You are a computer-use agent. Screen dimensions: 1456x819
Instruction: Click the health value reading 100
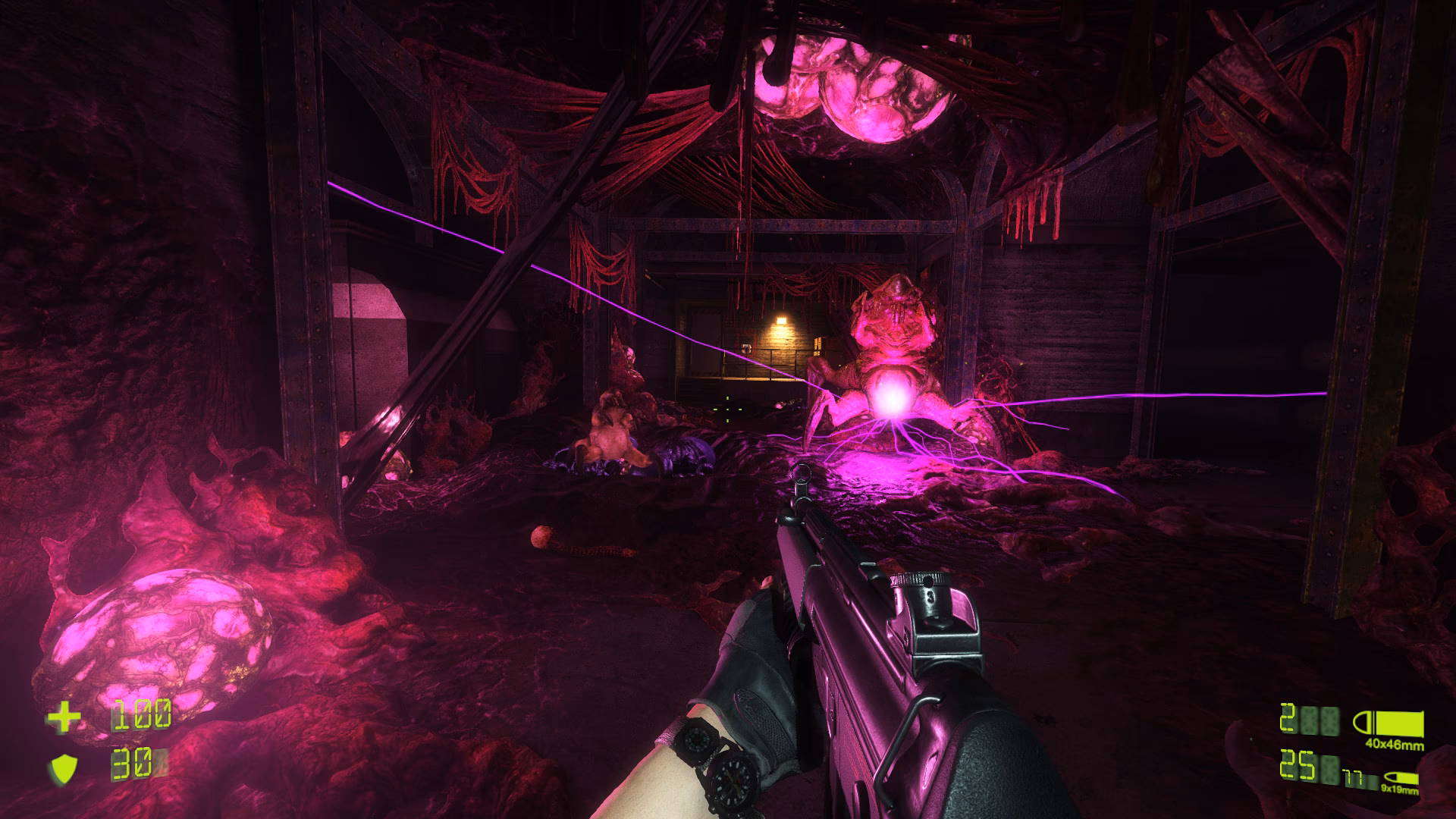click(142, 714)
